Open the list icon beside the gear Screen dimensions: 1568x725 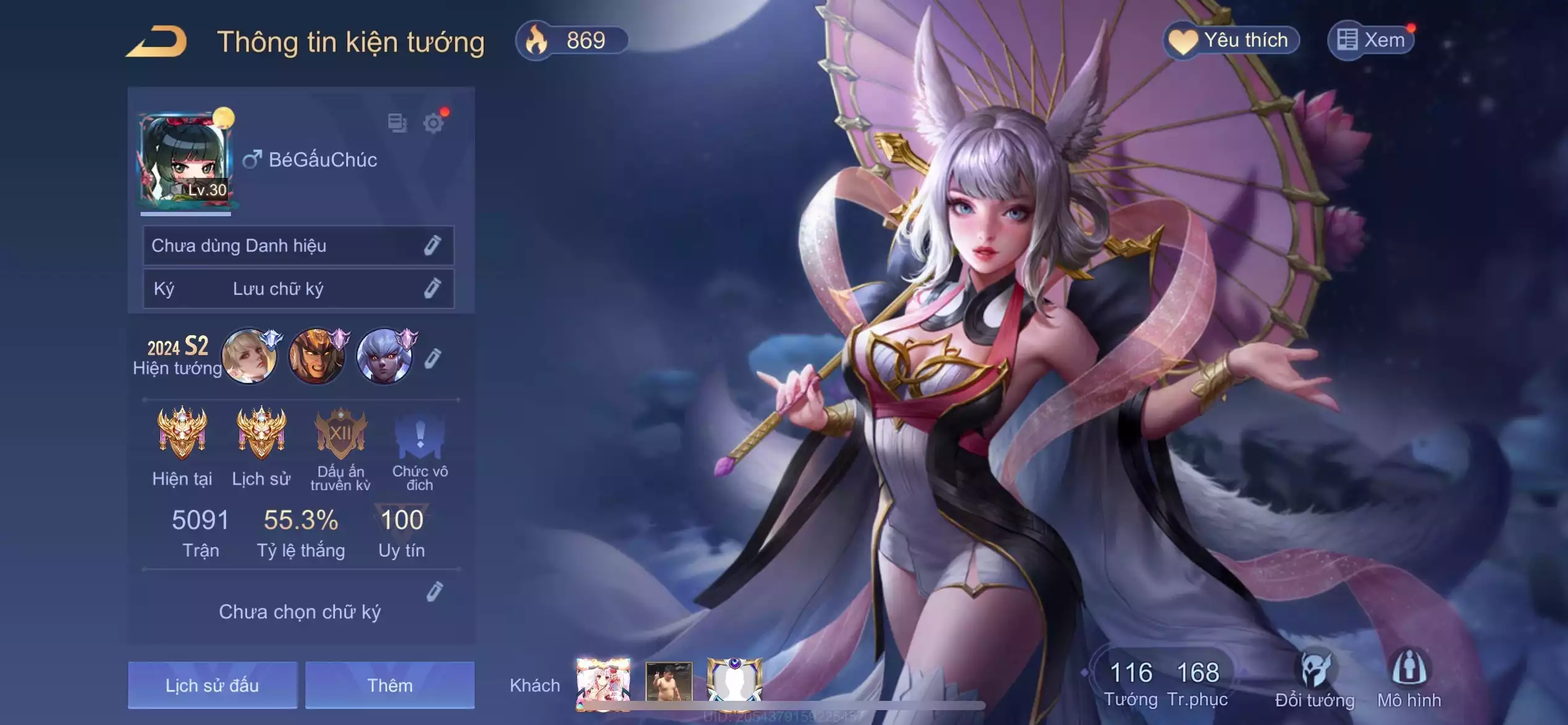(397, 123)
